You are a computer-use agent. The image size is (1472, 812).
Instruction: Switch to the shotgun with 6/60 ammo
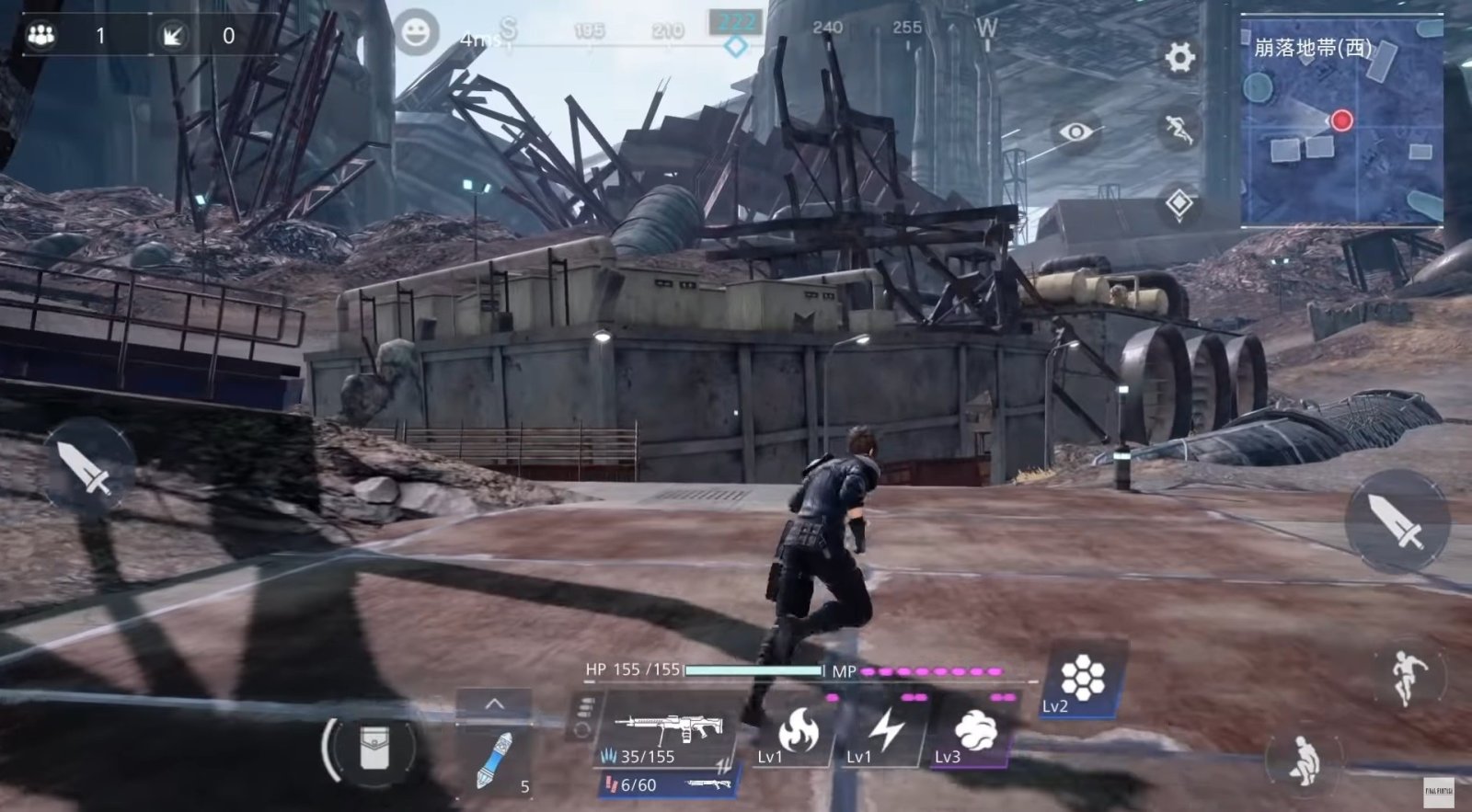669,784
